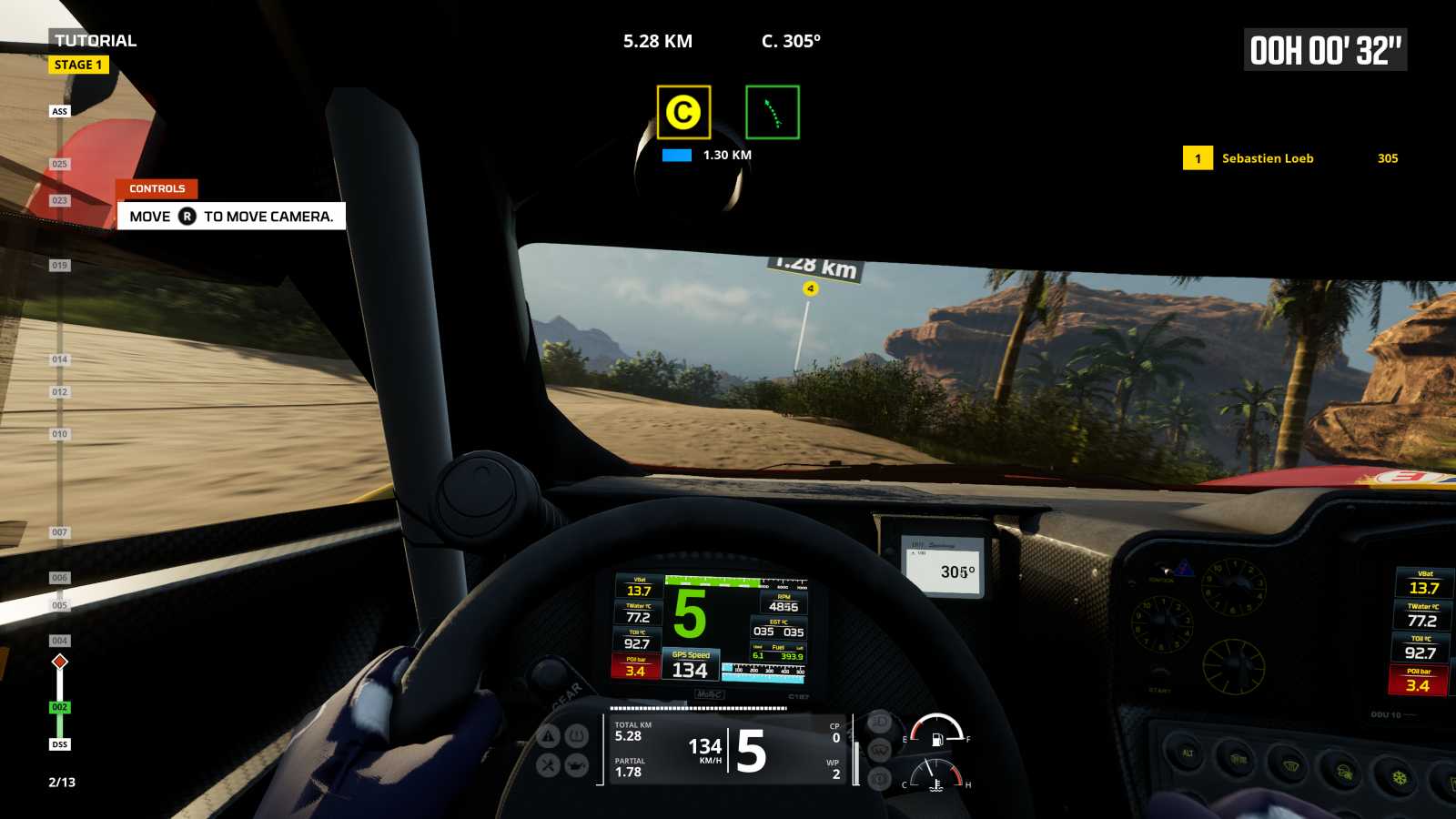Select the green 002 waypoint marker

pyautogui.click(x=59, y=707)
